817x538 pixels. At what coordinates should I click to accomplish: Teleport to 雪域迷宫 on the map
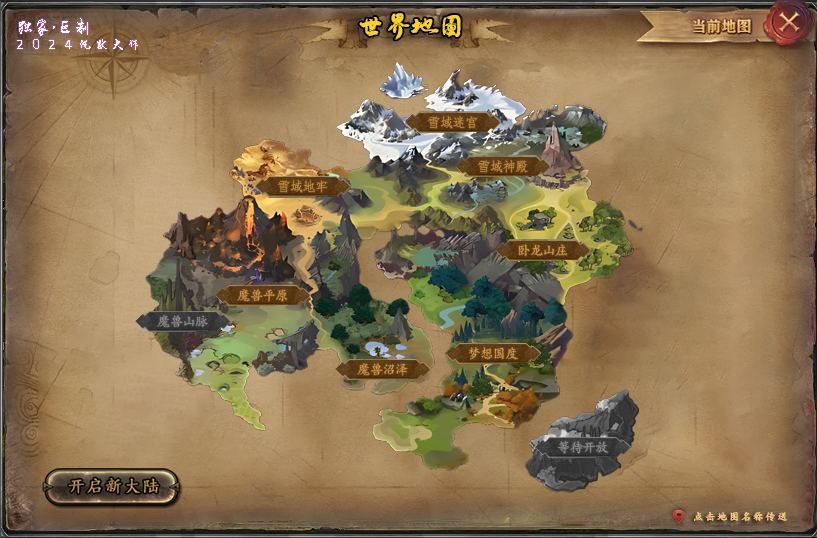click(453, 123)
